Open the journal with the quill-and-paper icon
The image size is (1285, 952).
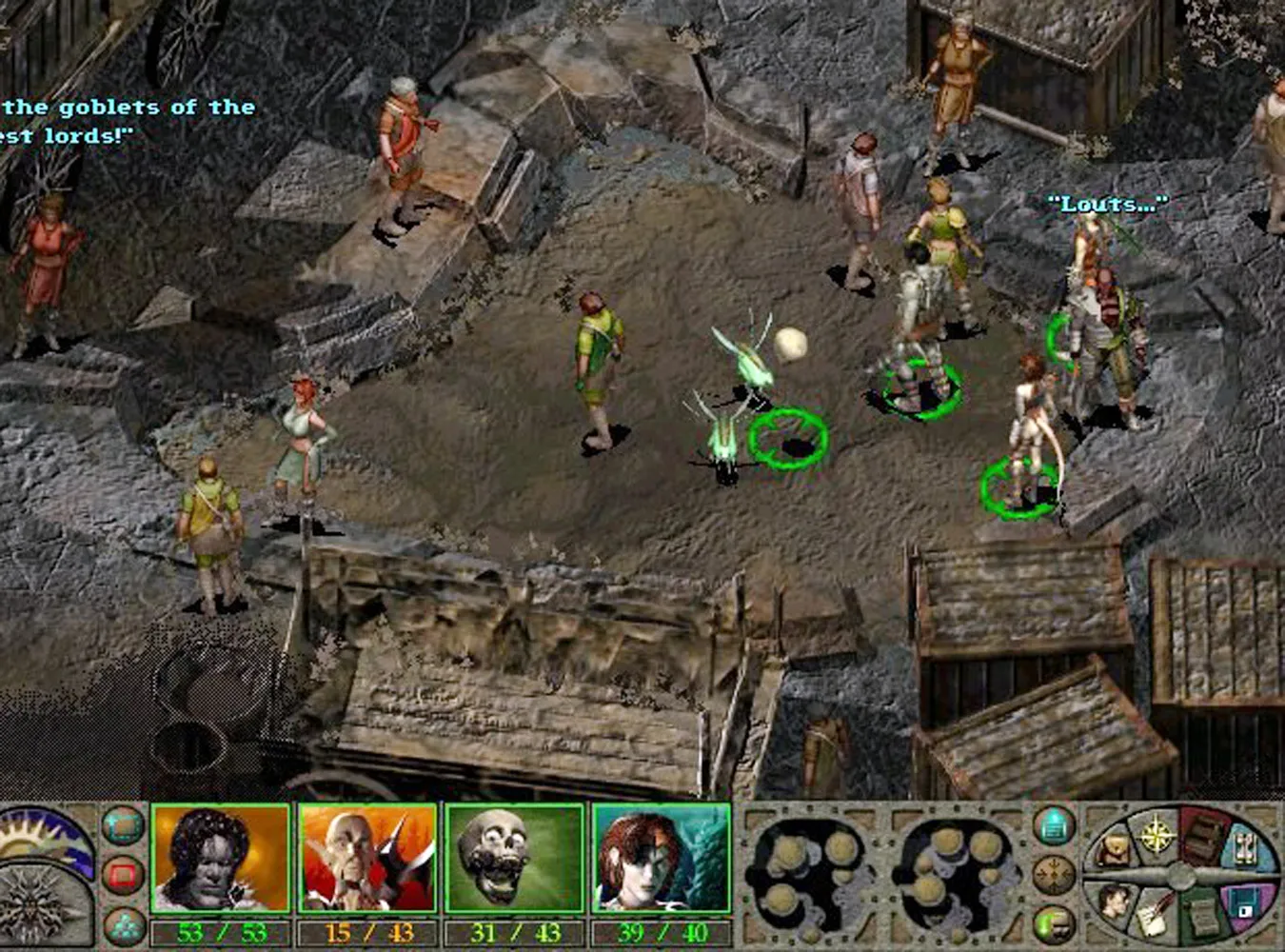click(1152, 912)
